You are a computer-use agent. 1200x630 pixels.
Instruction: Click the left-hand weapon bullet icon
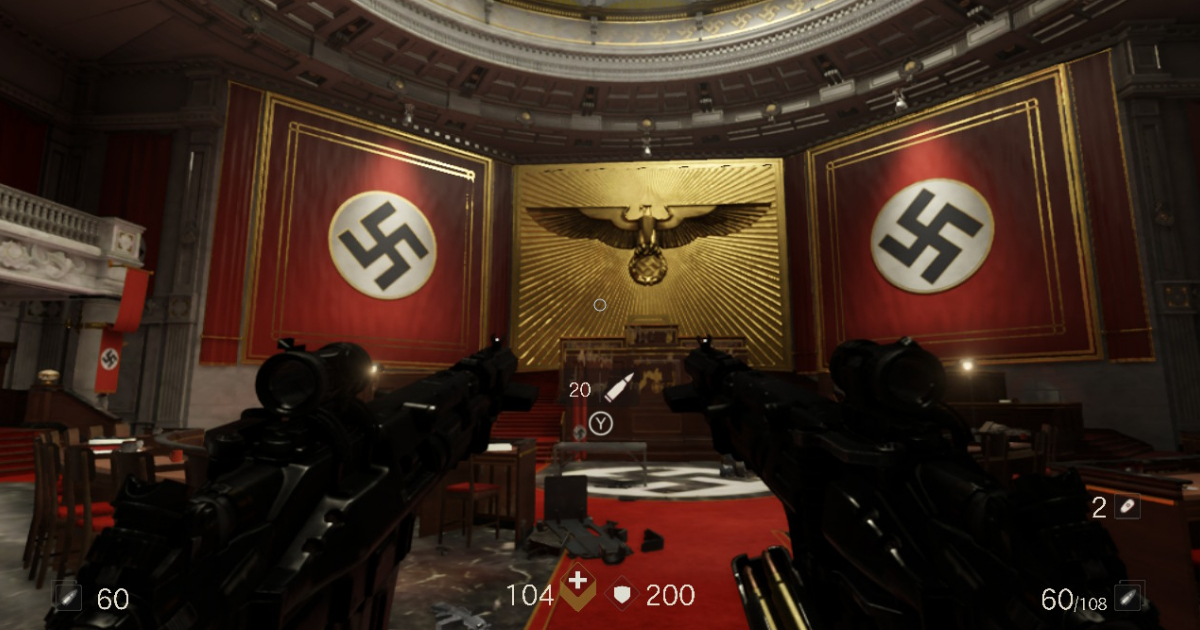pos(69,598)
